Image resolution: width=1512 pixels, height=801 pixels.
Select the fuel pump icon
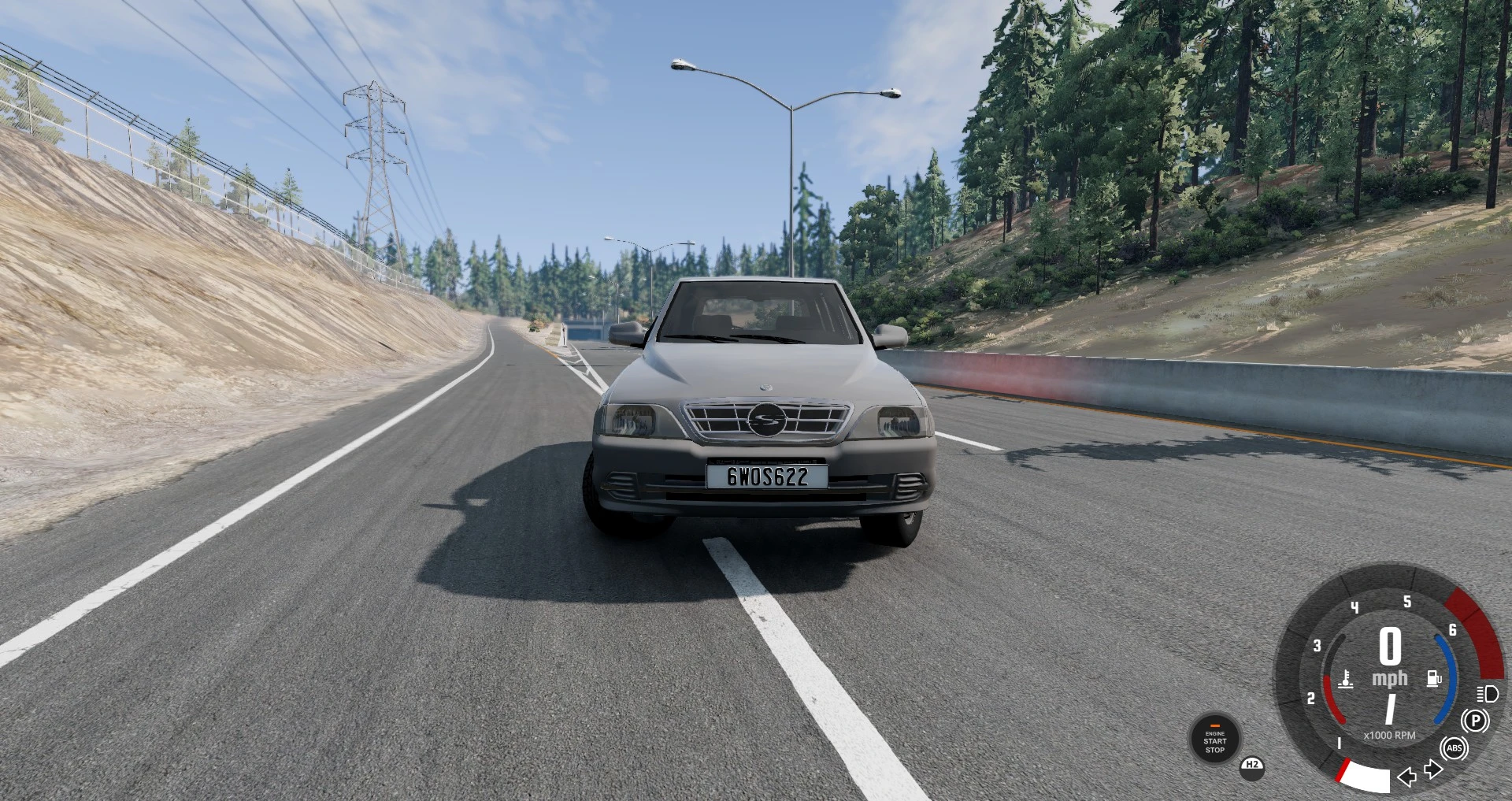1433,678
